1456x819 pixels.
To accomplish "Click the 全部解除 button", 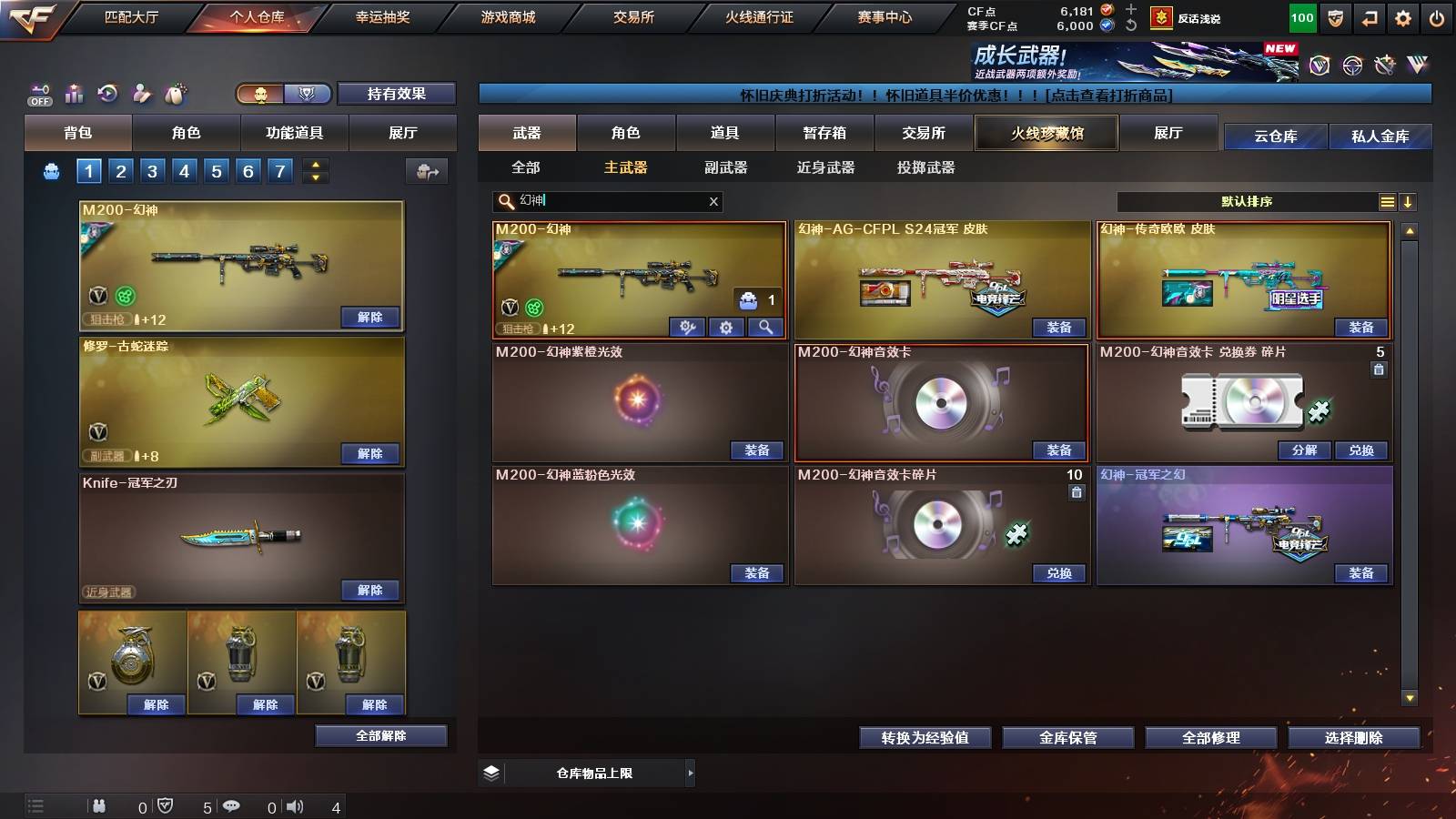I will (380, 735).
